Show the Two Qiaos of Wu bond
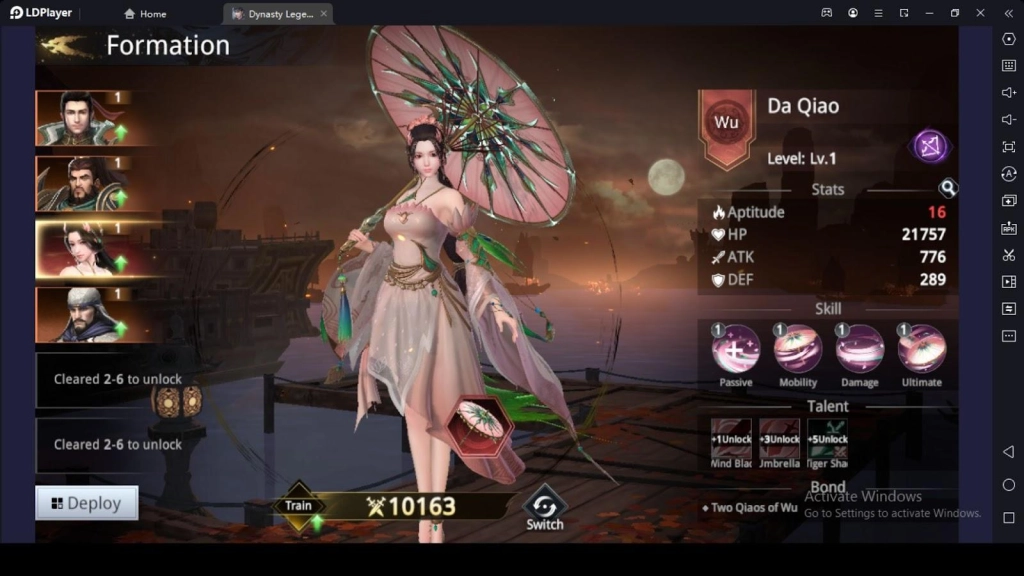This screenshot has width=1024, height=576. [750, 508]
